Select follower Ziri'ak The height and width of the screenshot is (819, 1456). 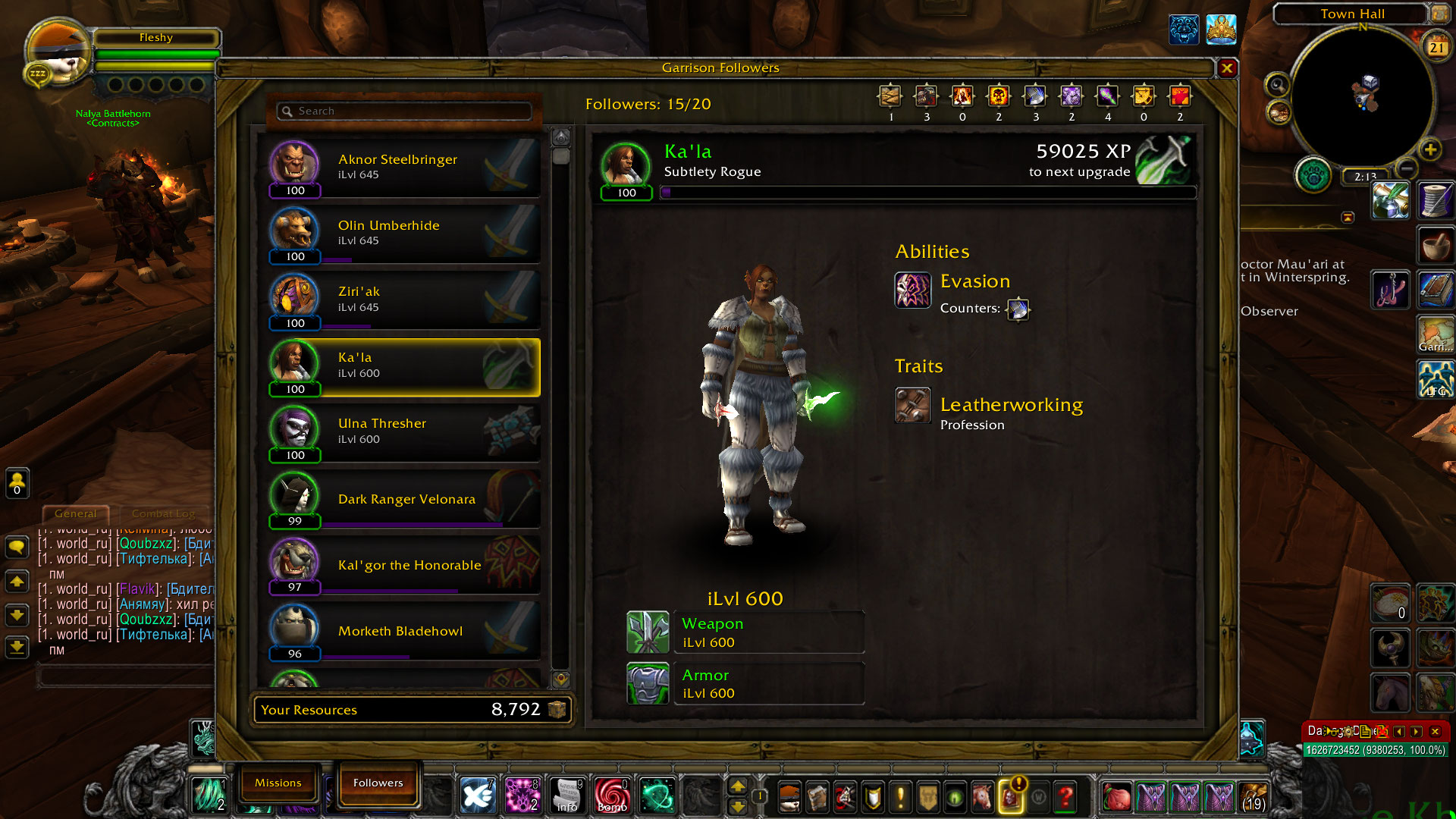tap(403, 300)
